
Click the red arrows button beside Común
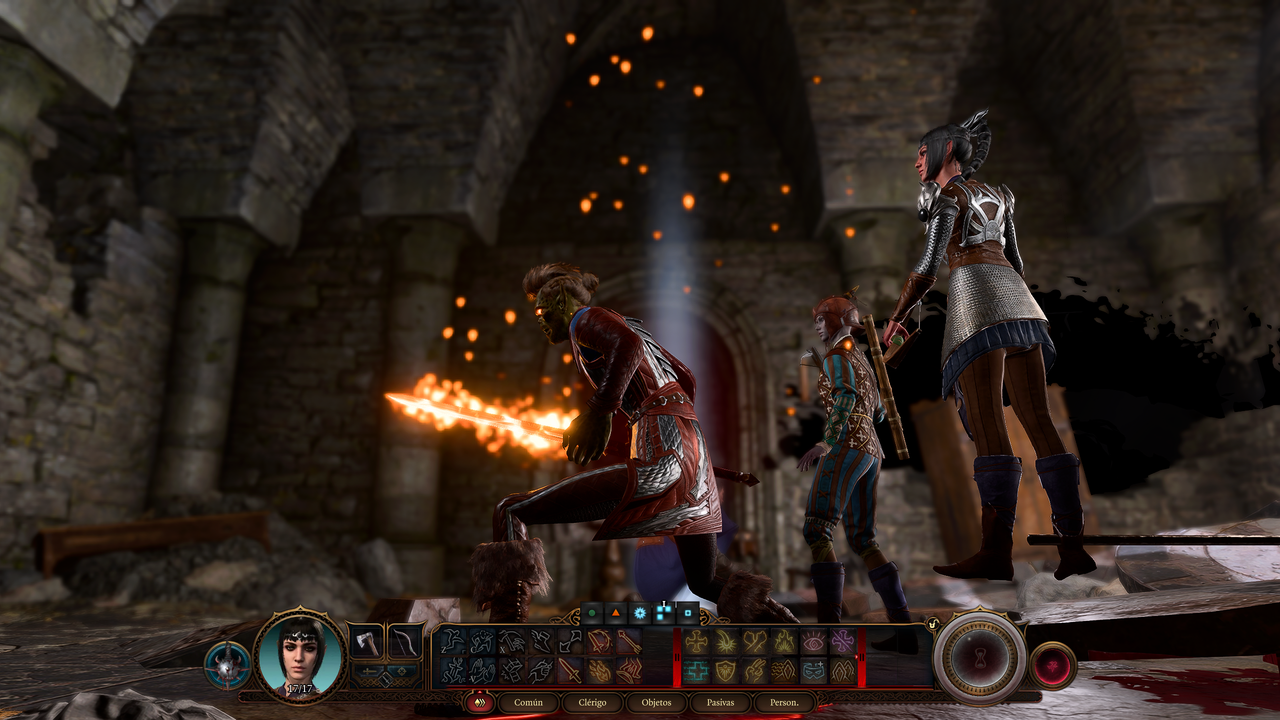click(x=477, y=702)
